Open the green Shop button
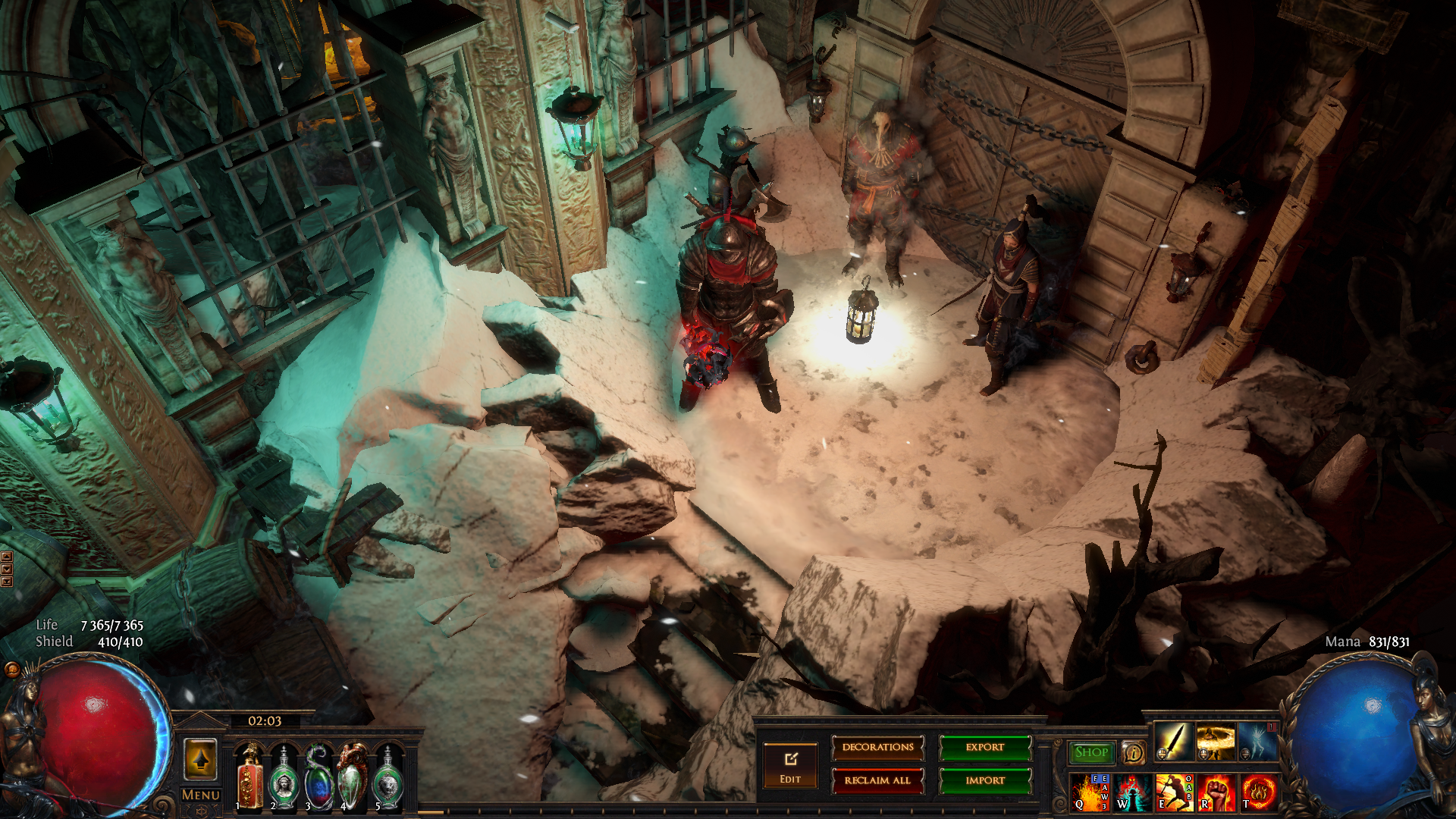Viewport: 1456px width, 819px height. pyautogui.click(x=1091, y=752)
